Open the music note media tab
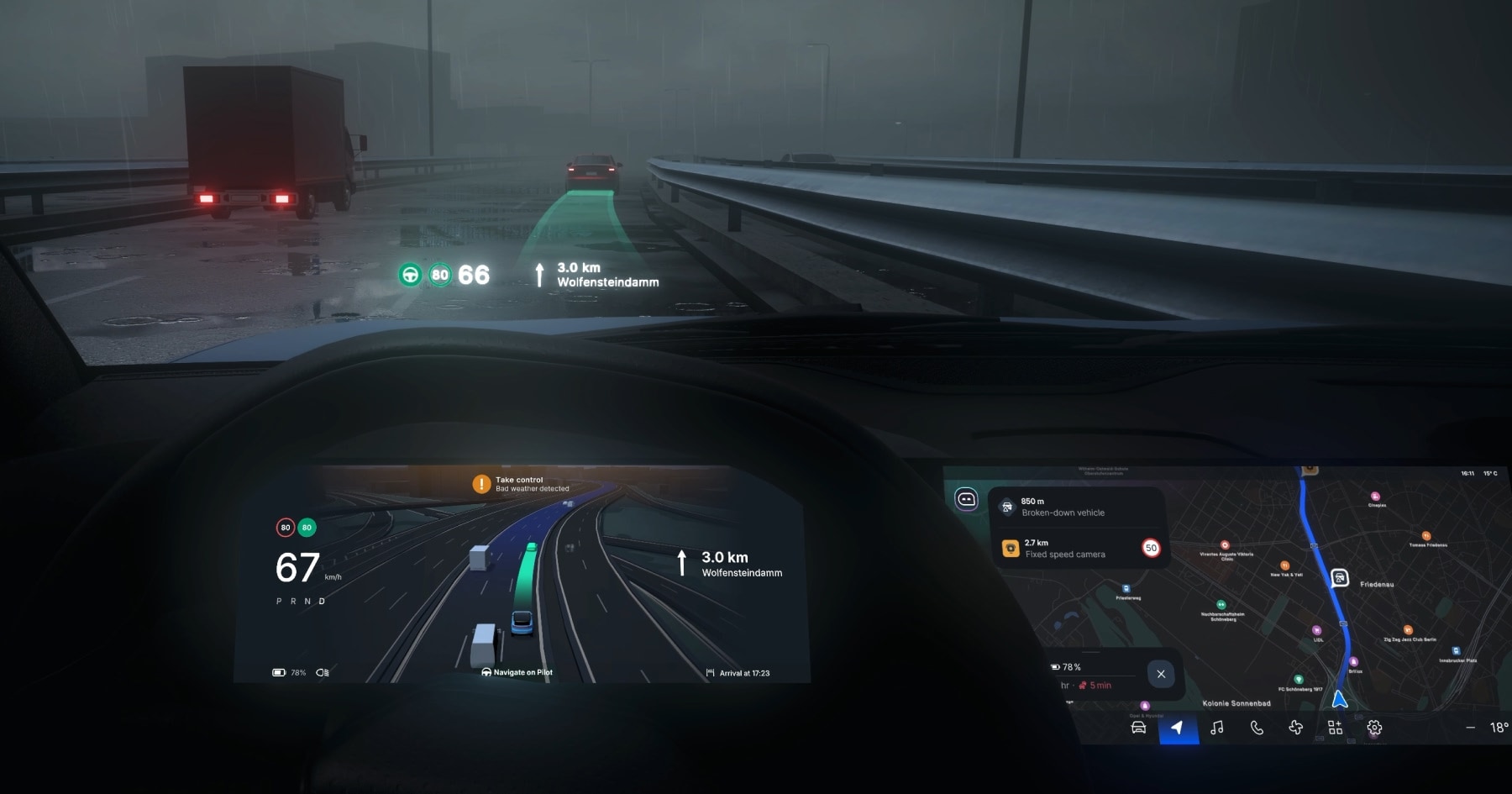The image size is (1512, 794). pos(1216,728)
